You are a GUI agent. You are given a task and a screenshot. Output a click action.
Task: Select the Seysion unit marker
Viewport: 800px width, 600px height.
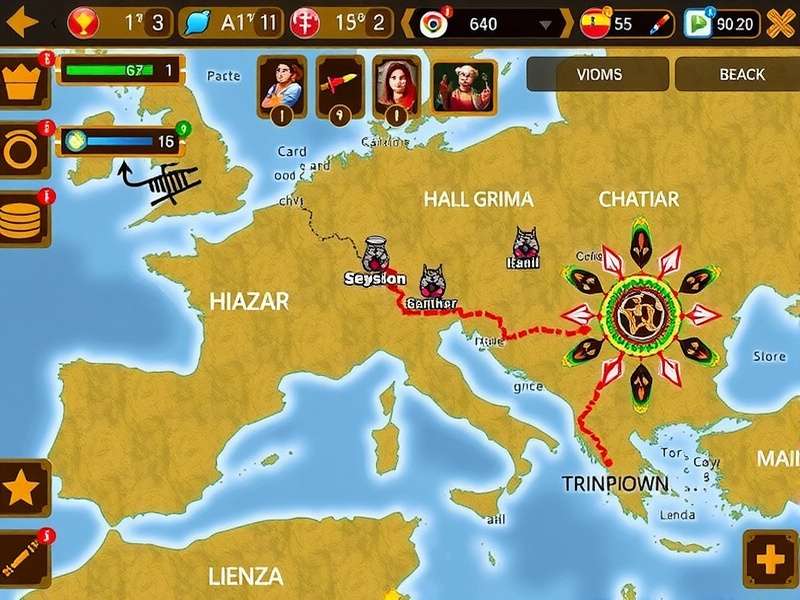[x=377, y=256]
